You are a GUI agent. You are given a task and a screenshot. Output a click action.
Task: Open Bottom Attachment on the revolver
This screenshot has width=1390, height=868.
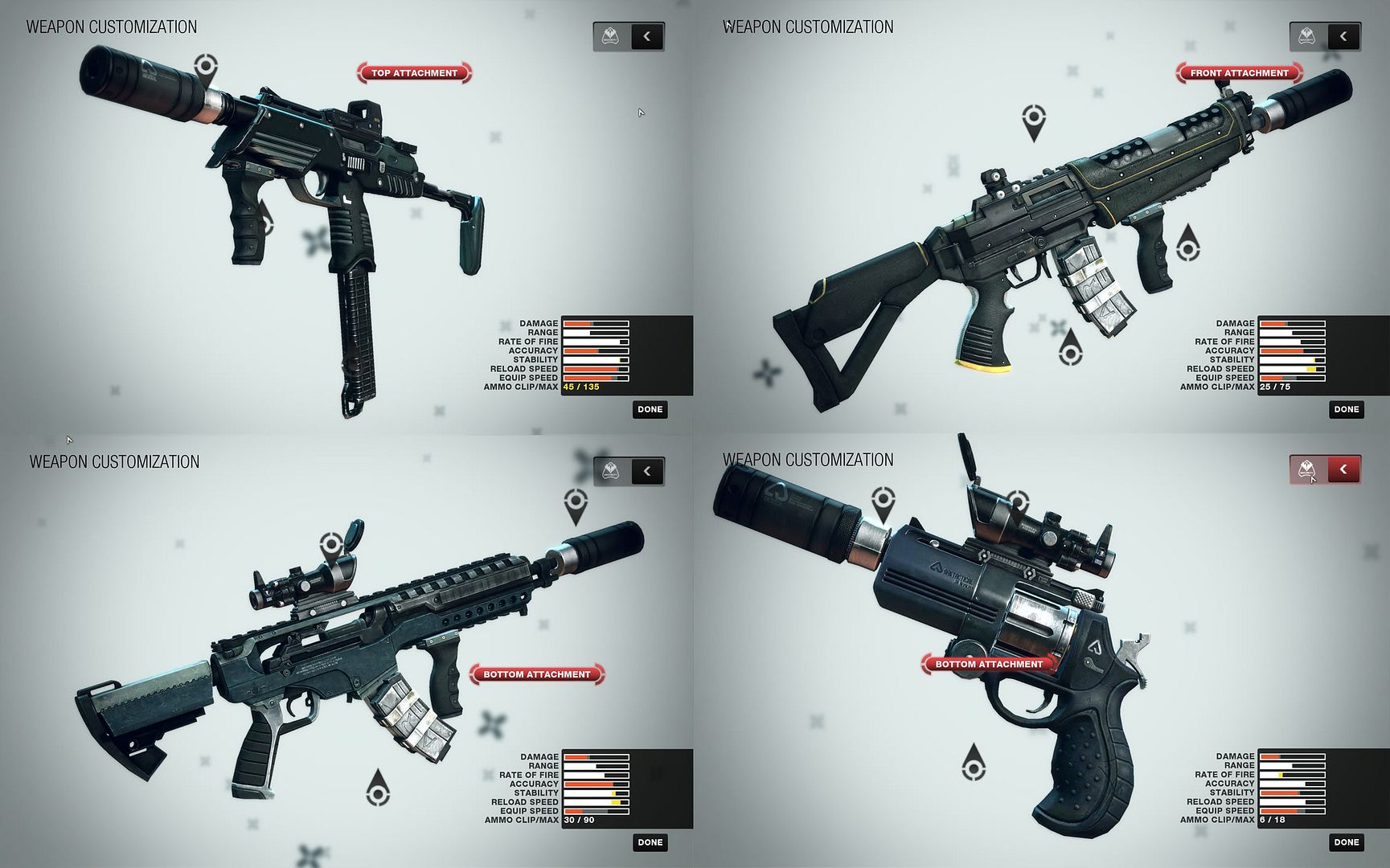pyautogui.click(x=988, y=664)
